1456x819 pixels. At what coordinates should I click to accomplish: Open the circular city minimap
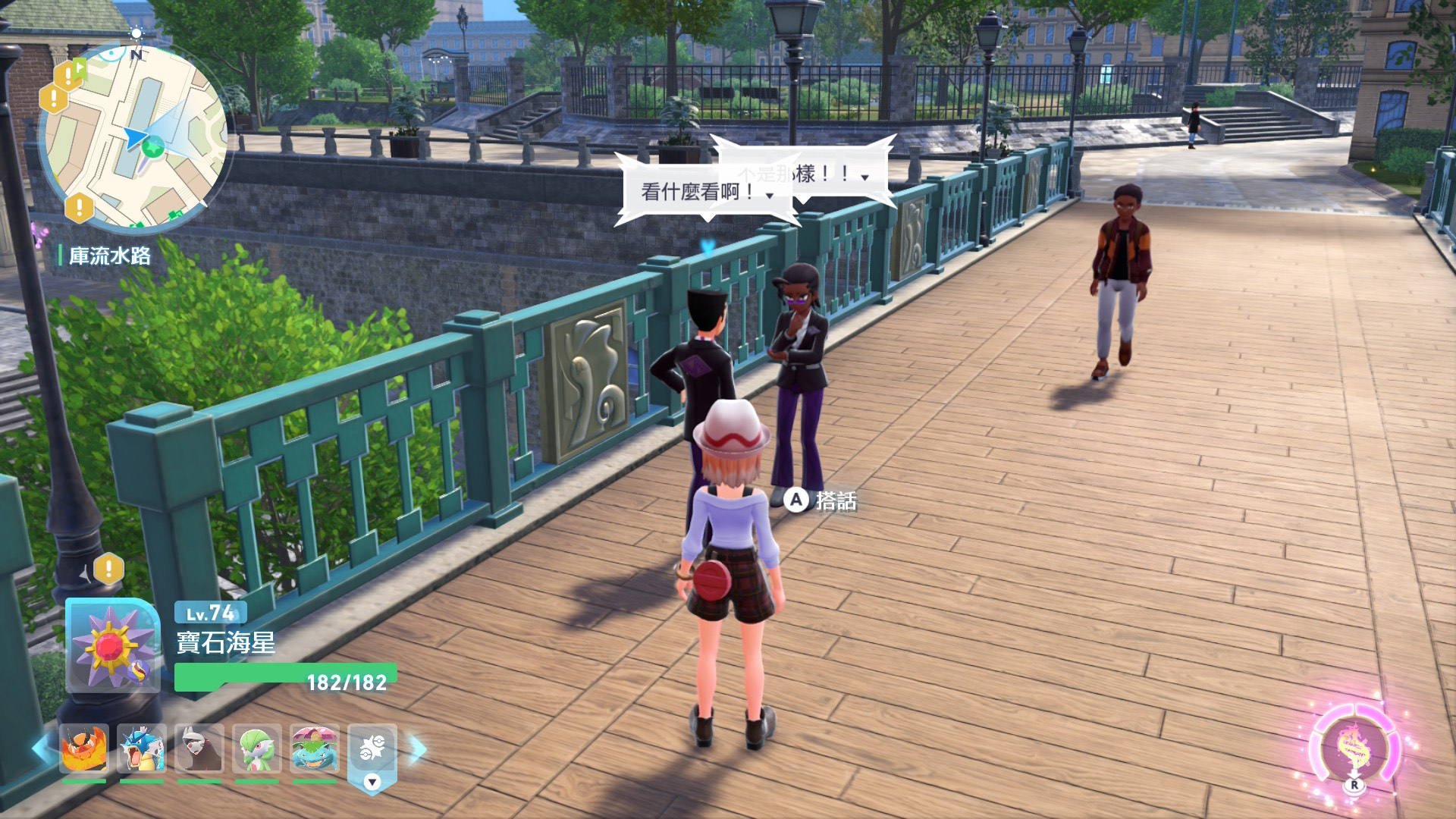pos(133,138)
